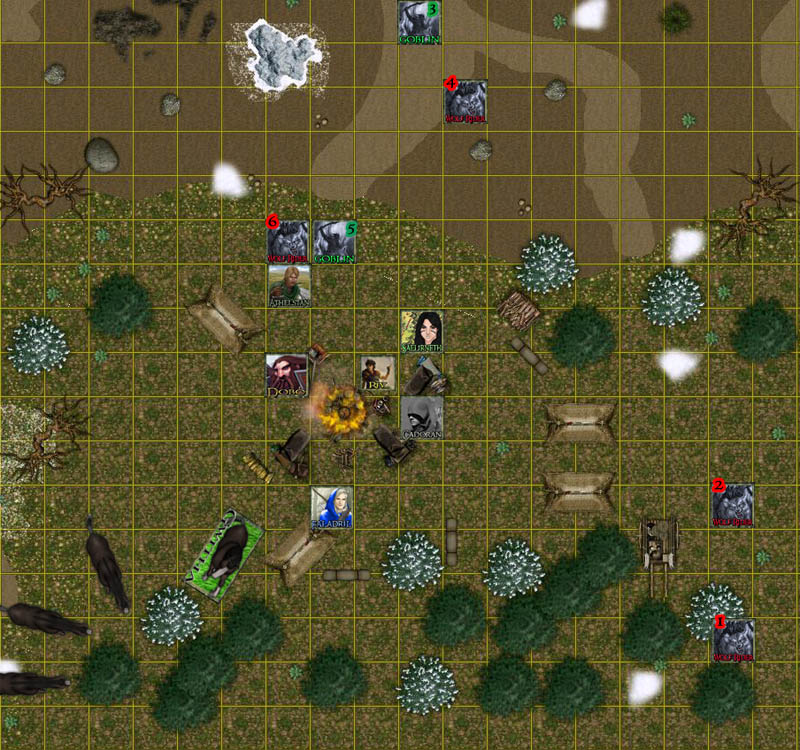Select the Wolf Rider token numbered 4
The image size is (800, 750).
pyautogui.click(x=466, y=102)
